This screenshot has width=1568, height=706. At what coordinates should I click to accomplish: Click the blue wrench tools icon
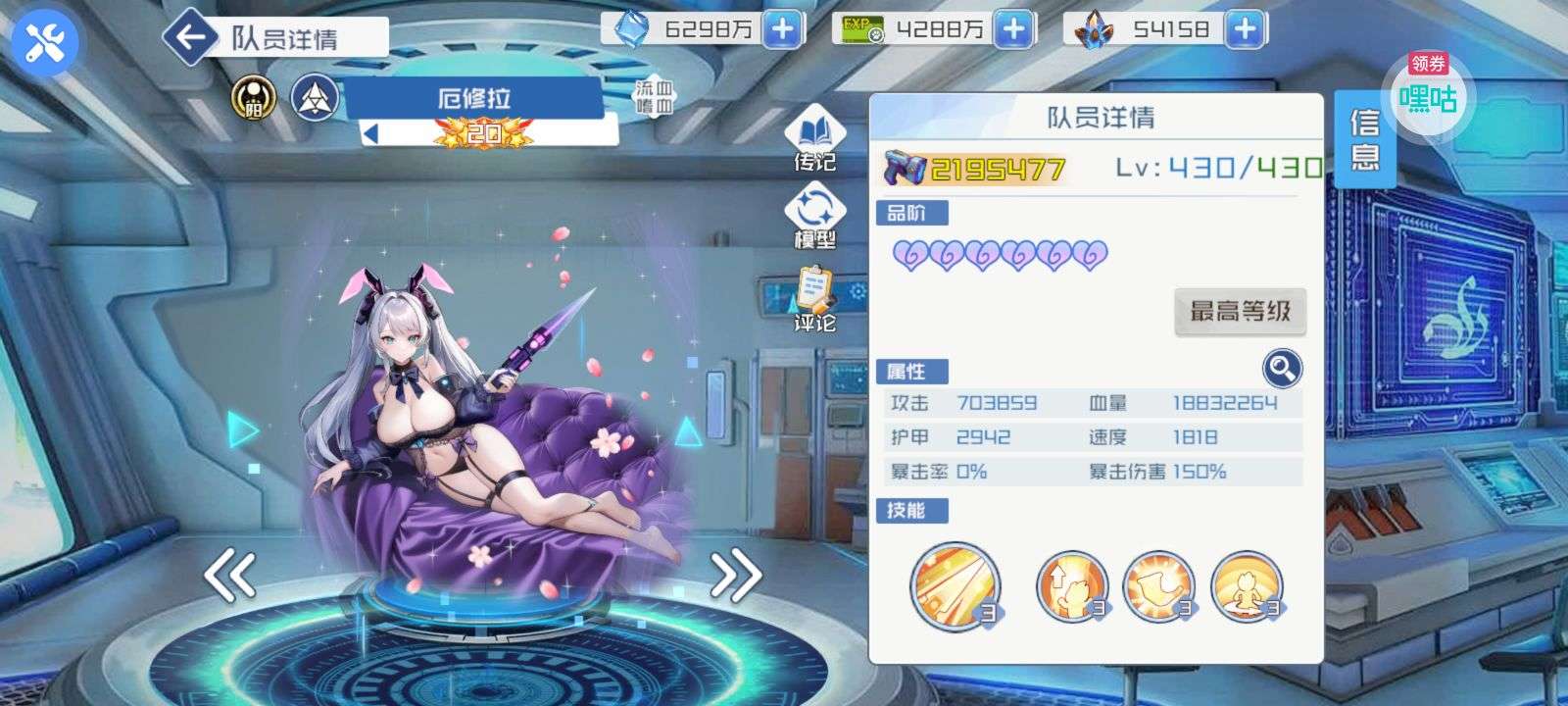click(41, 41)
